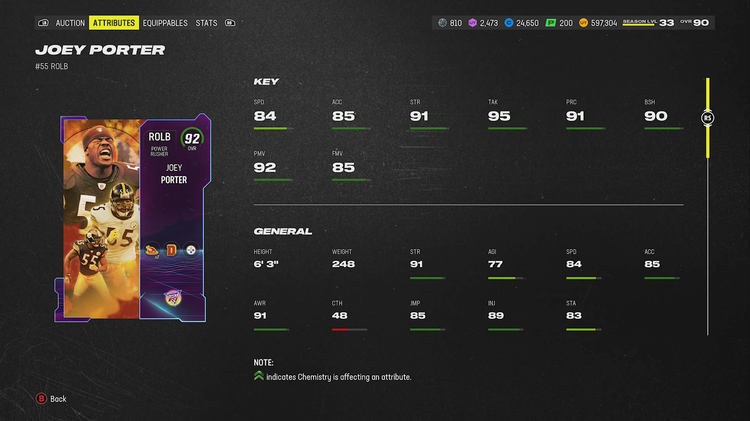Click the Joey Porter player card
Viewport: 750px width, 421px height.
pos(135,219)
